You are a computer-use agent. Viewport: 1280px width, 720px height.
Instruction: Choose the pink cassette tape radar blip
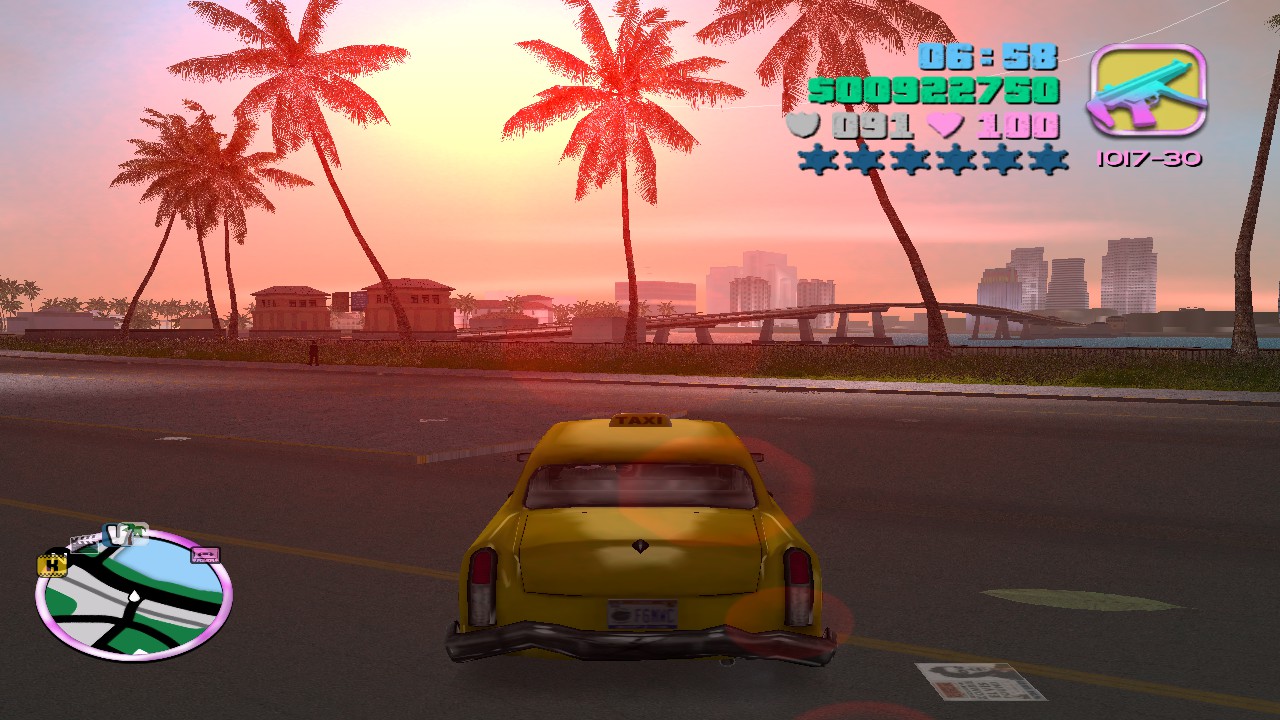click(x=204, y=555)
